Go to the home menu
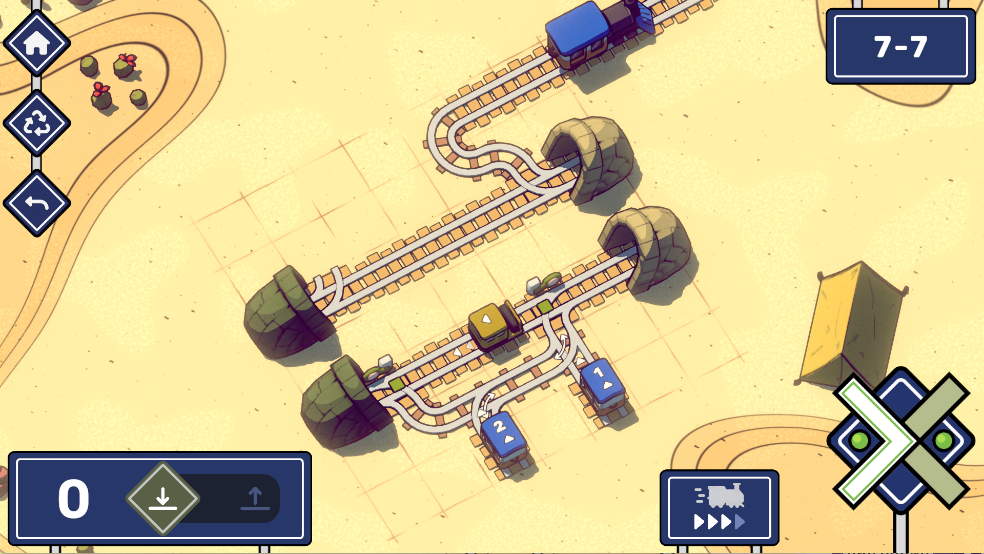984x554 pixels. pyautogui.click(x=37, y=43)
